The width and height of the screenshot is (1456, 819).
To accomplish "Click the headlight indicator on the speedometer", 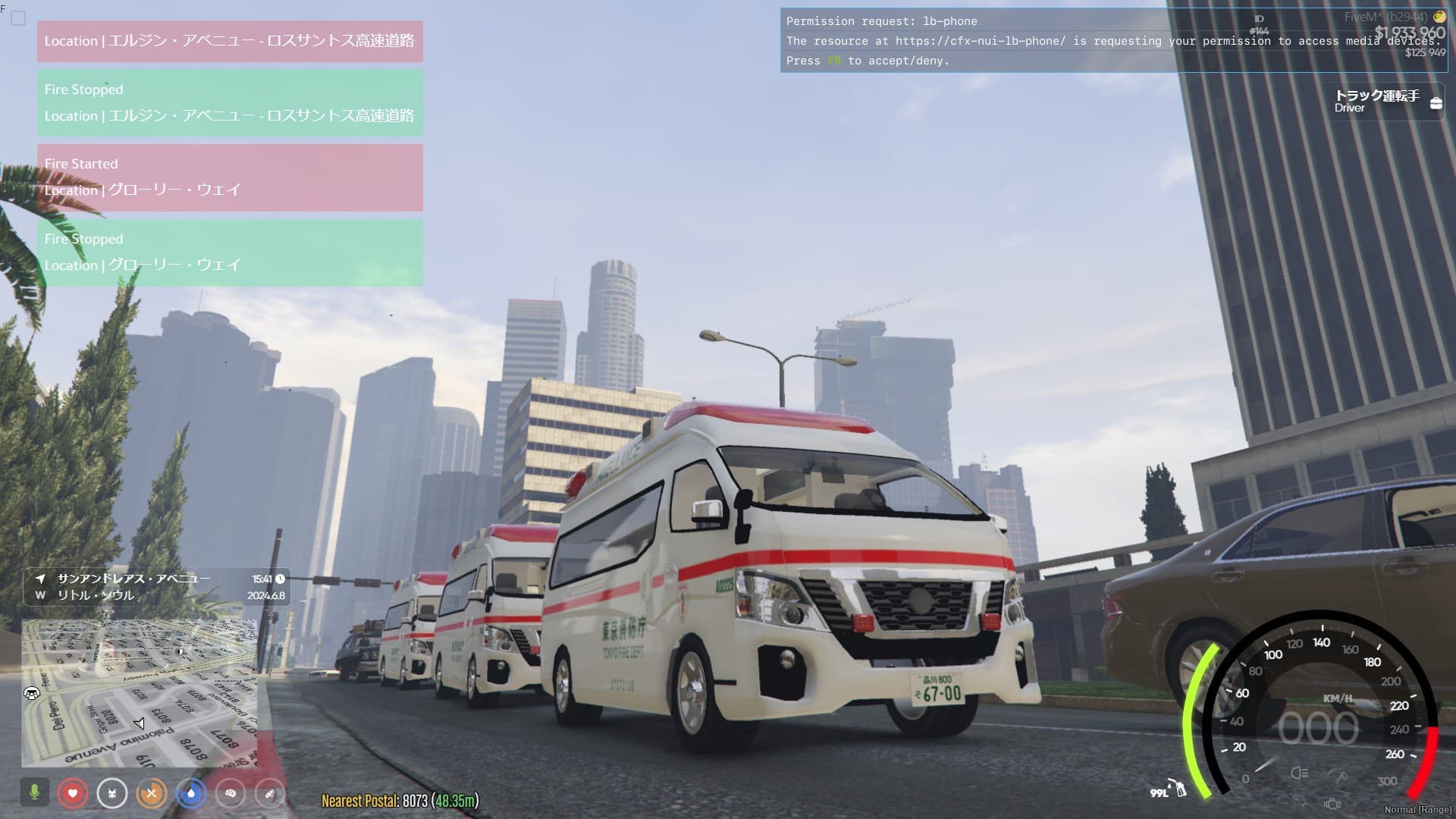I will click(x=1299, y=773).
